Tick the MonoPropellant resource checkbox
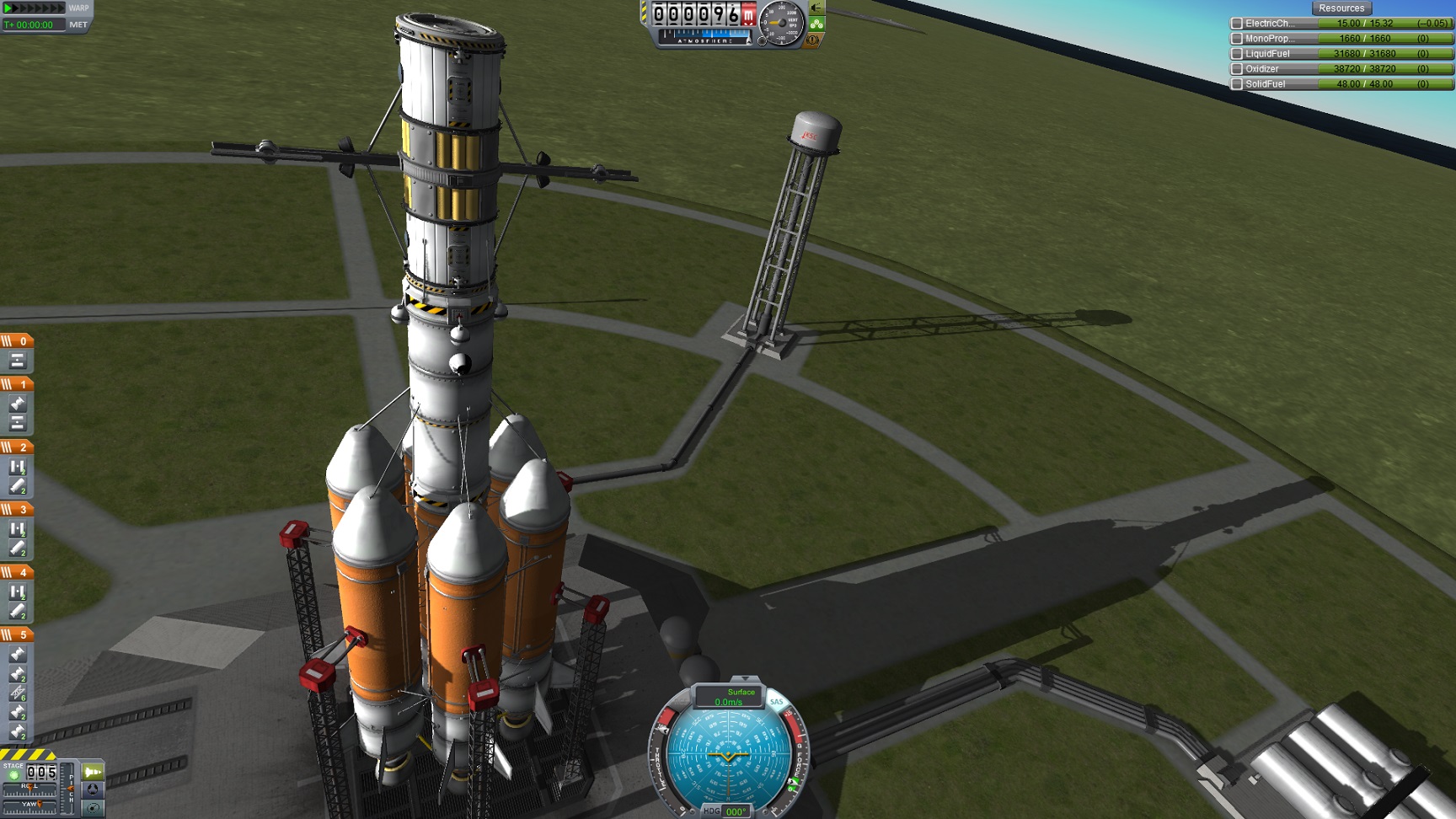The image size is (1456, 819). [x=1237, y=39]
